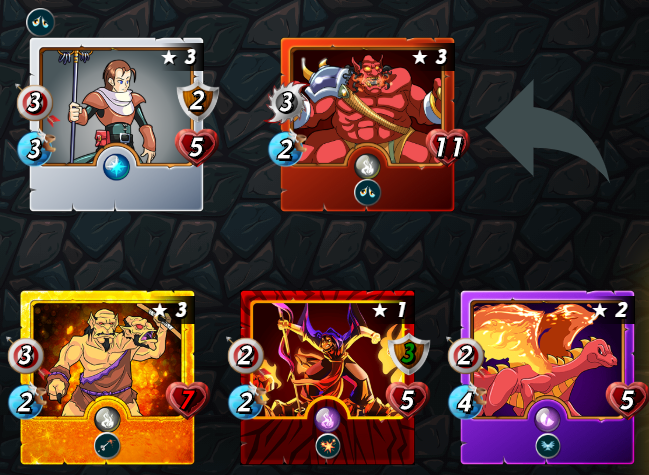Screen dimensions: 649x475
Task: Click the ability icon above the human card
Action: pos(41,20)
